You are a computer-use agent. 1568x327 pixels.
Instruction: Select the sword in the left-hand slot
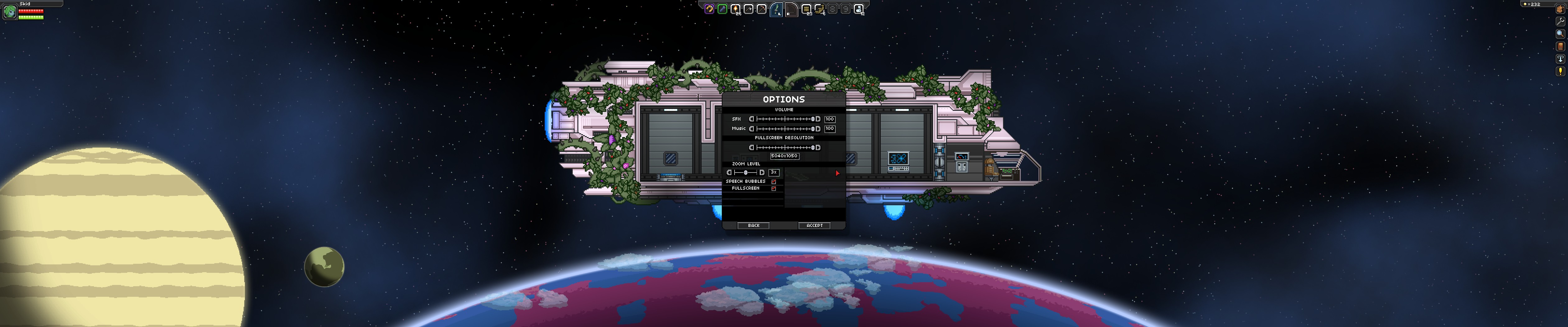coord(777,9)
